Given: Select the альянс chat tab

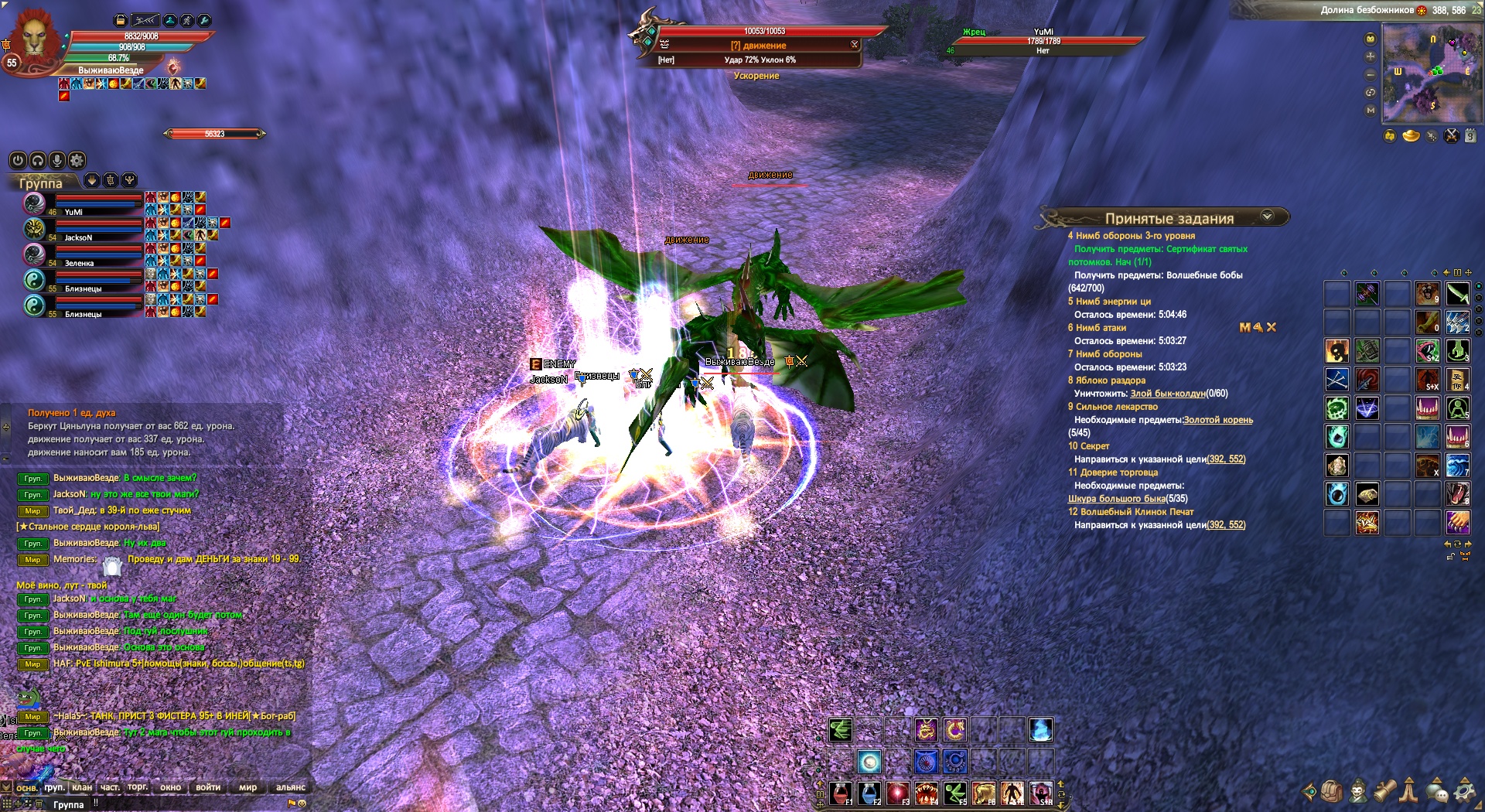Looking at the screenshot, I should [291, 787].
